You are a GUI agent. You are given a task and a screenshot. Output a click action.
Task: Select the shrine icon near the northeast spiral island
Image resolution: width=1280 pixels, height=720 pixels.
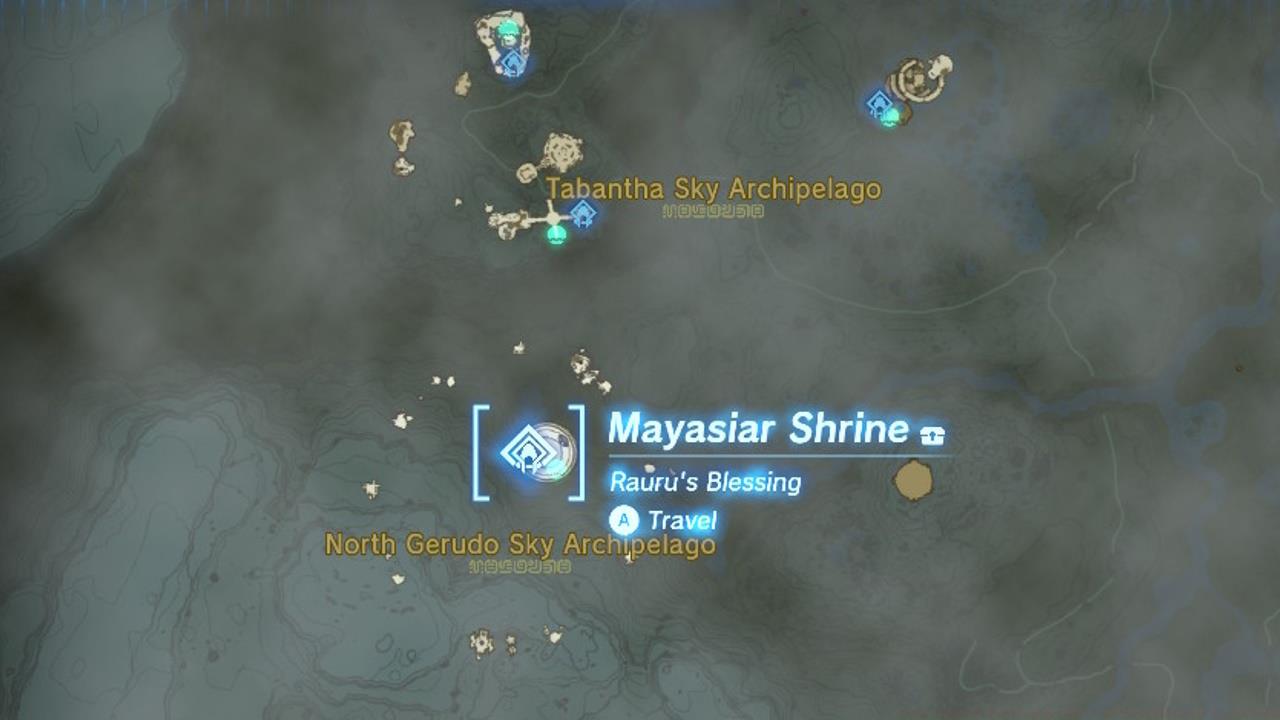(876, 101)
